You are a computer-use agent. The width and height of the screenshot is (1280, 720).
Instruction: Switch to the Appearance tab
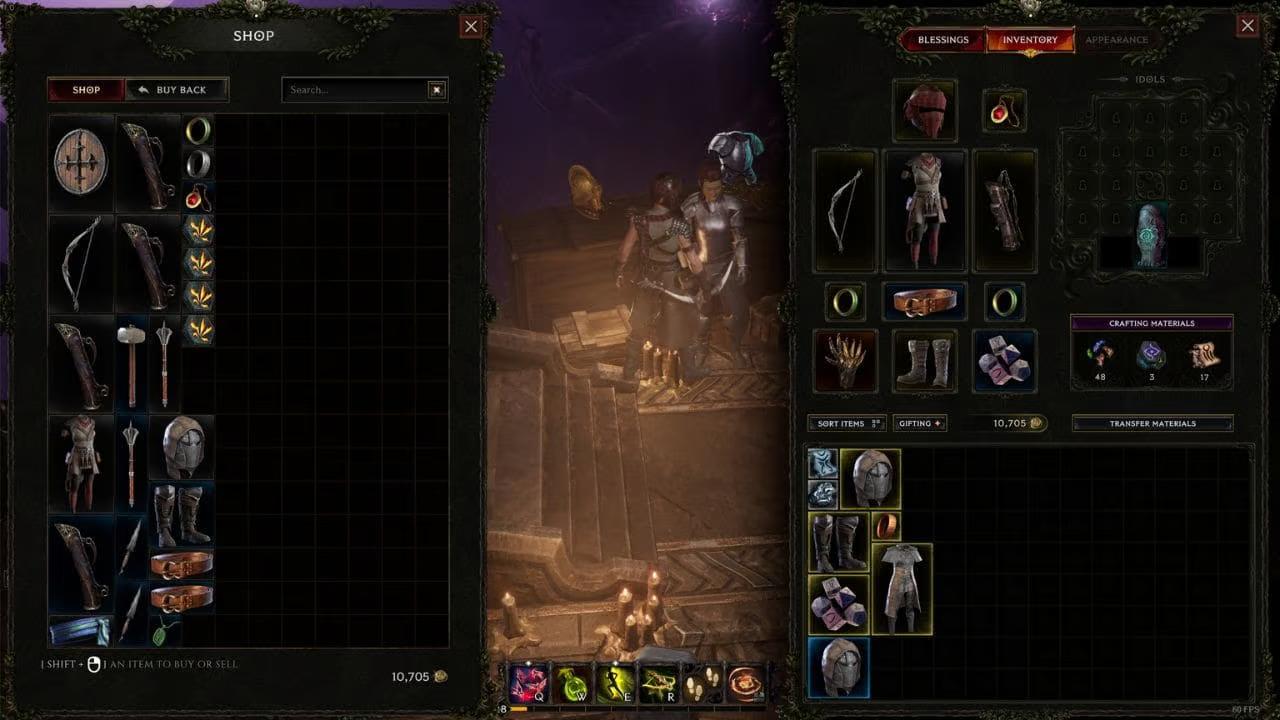point(1116,40)
